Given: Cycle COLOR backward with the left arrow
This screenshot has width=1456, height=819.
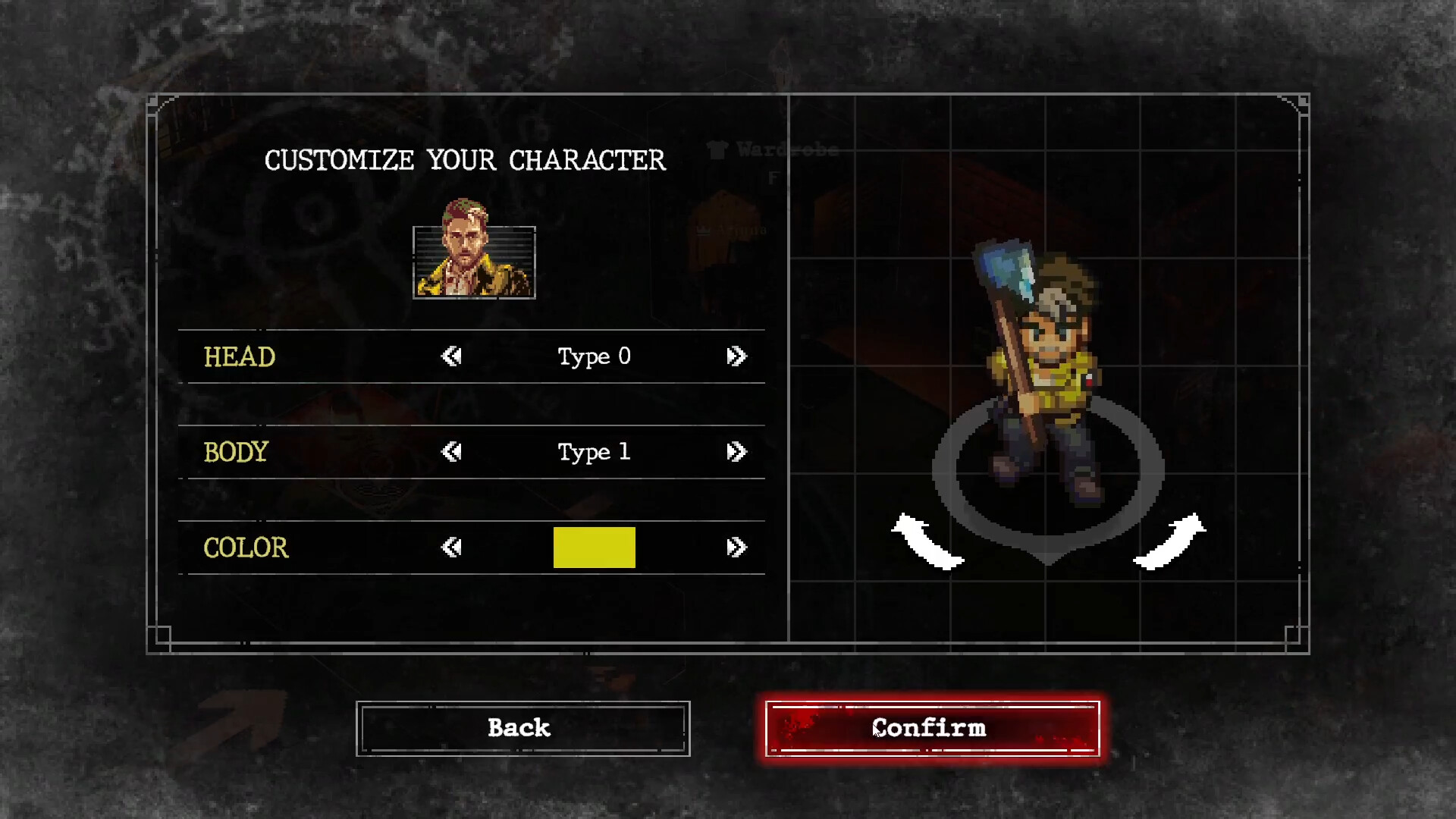Looking at the screenshot, I should [450, 548].
